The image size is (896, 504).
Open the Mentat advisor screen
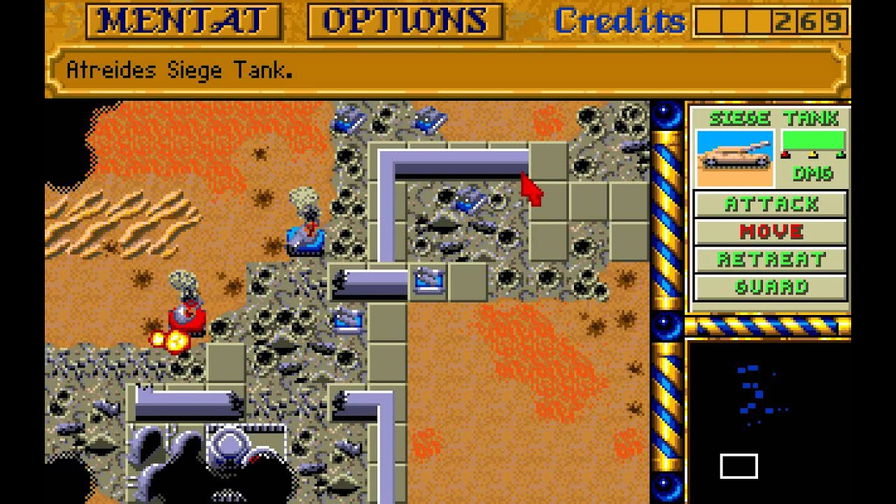coord(183,21)
